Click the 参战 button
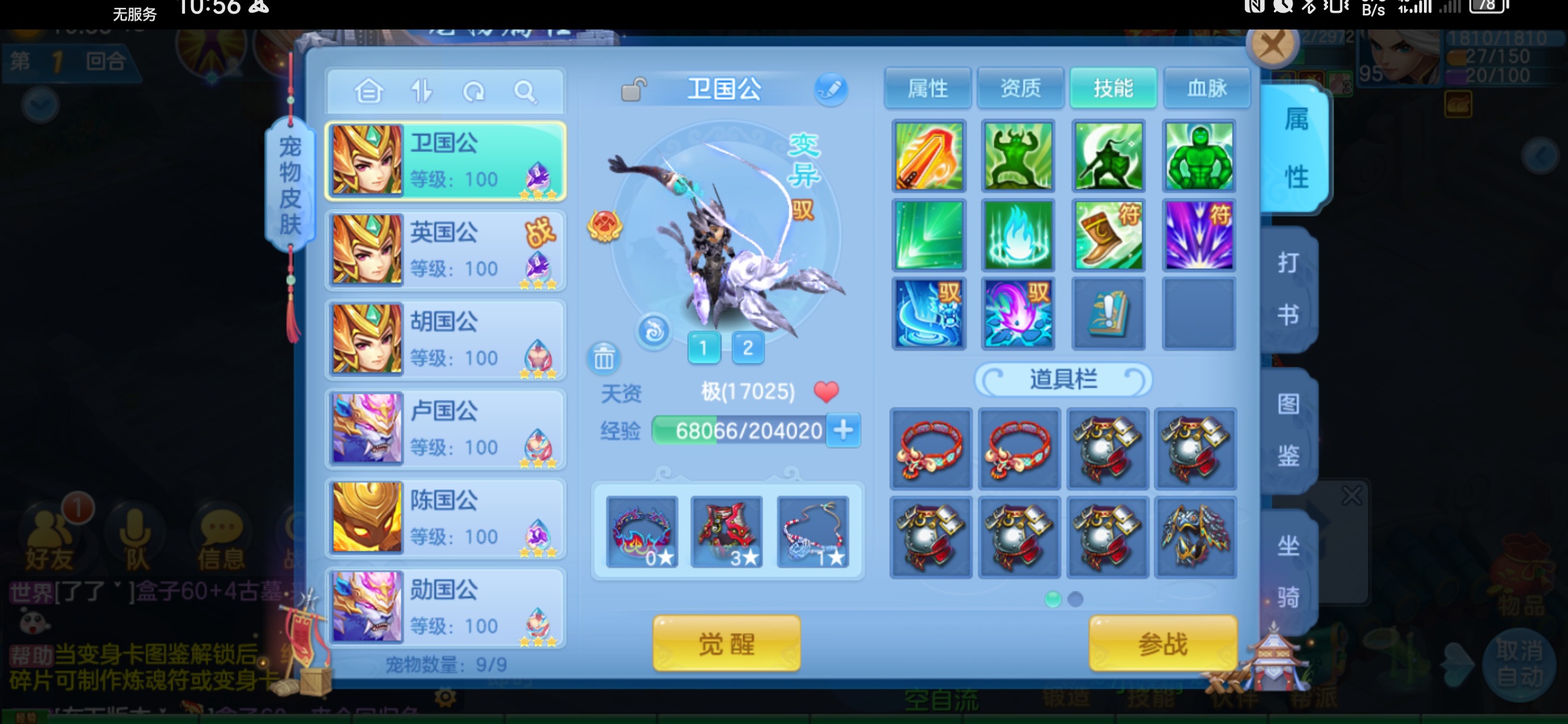The height and width of the screenshot is (724, 1568). pos(1163,644)
